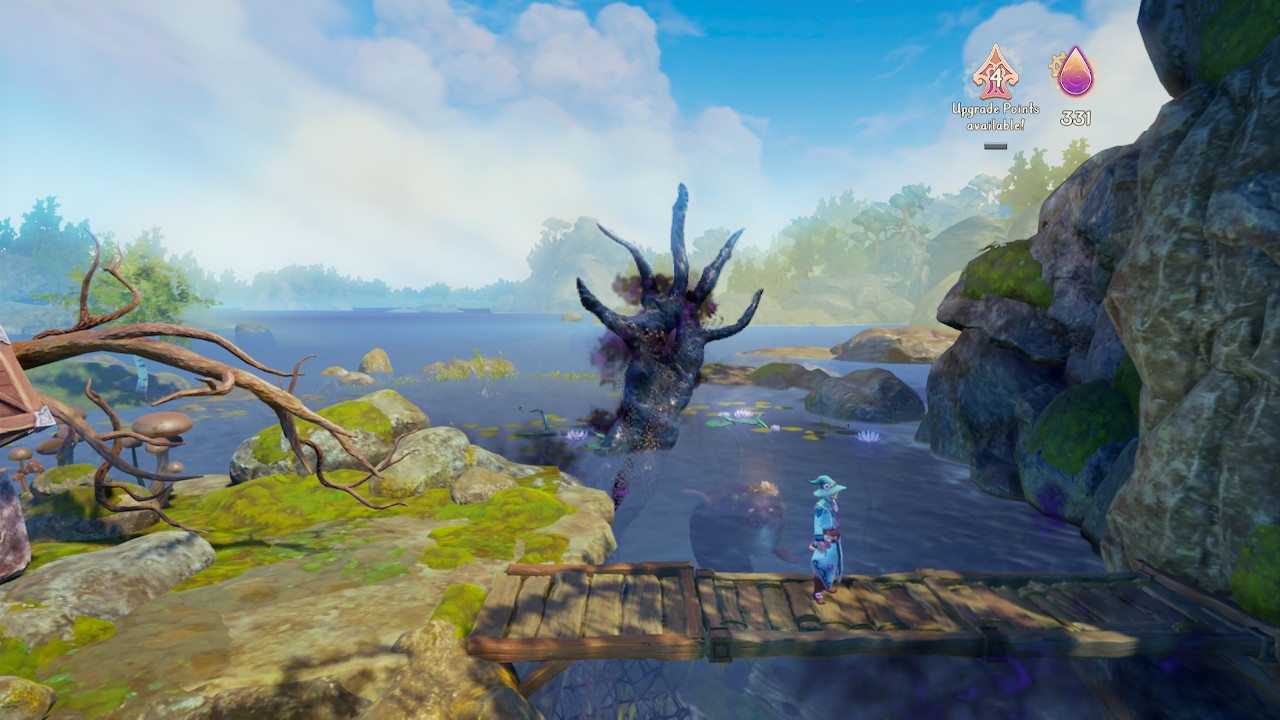
Task: Open the Upgrade Points available icon
Action: click(x=994, y=73)
